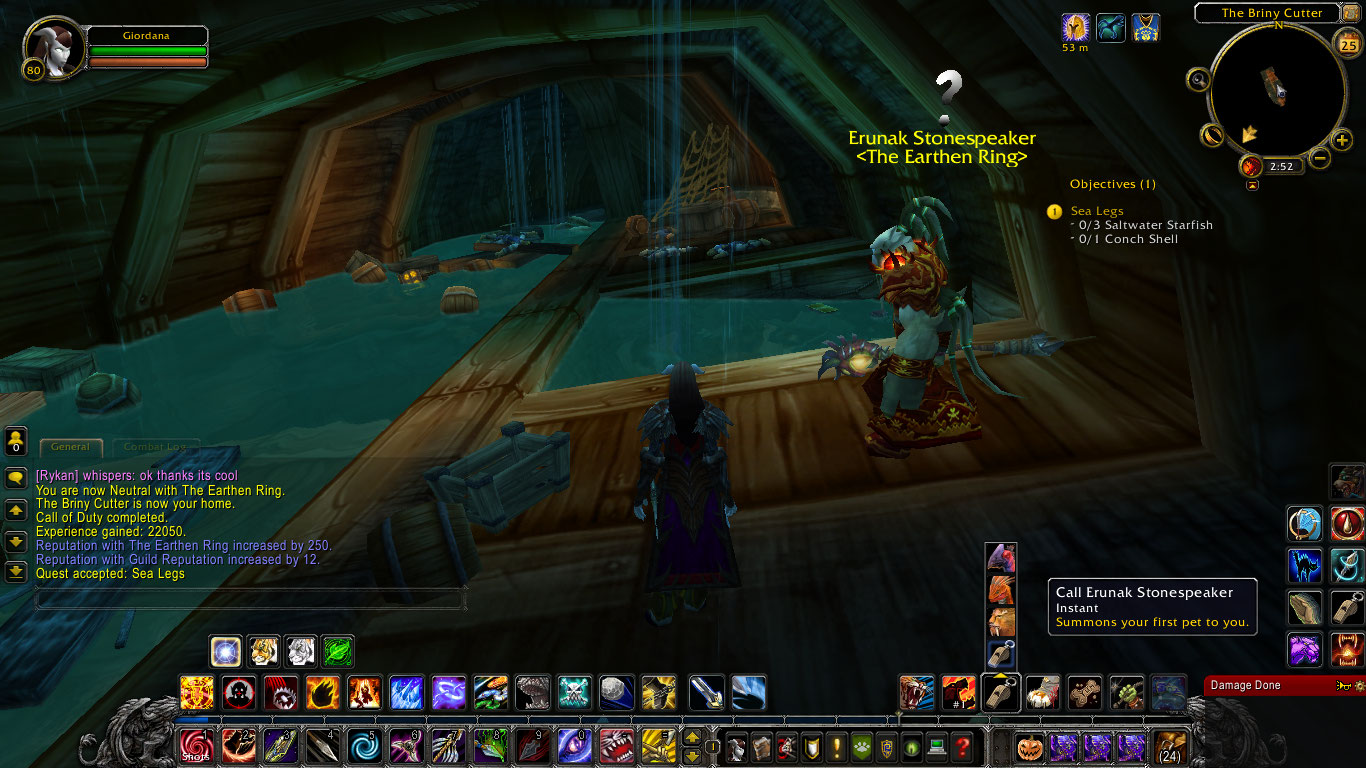Toggle the chat bubble button beside the chat frame
1366x768 pixels.
15,479
